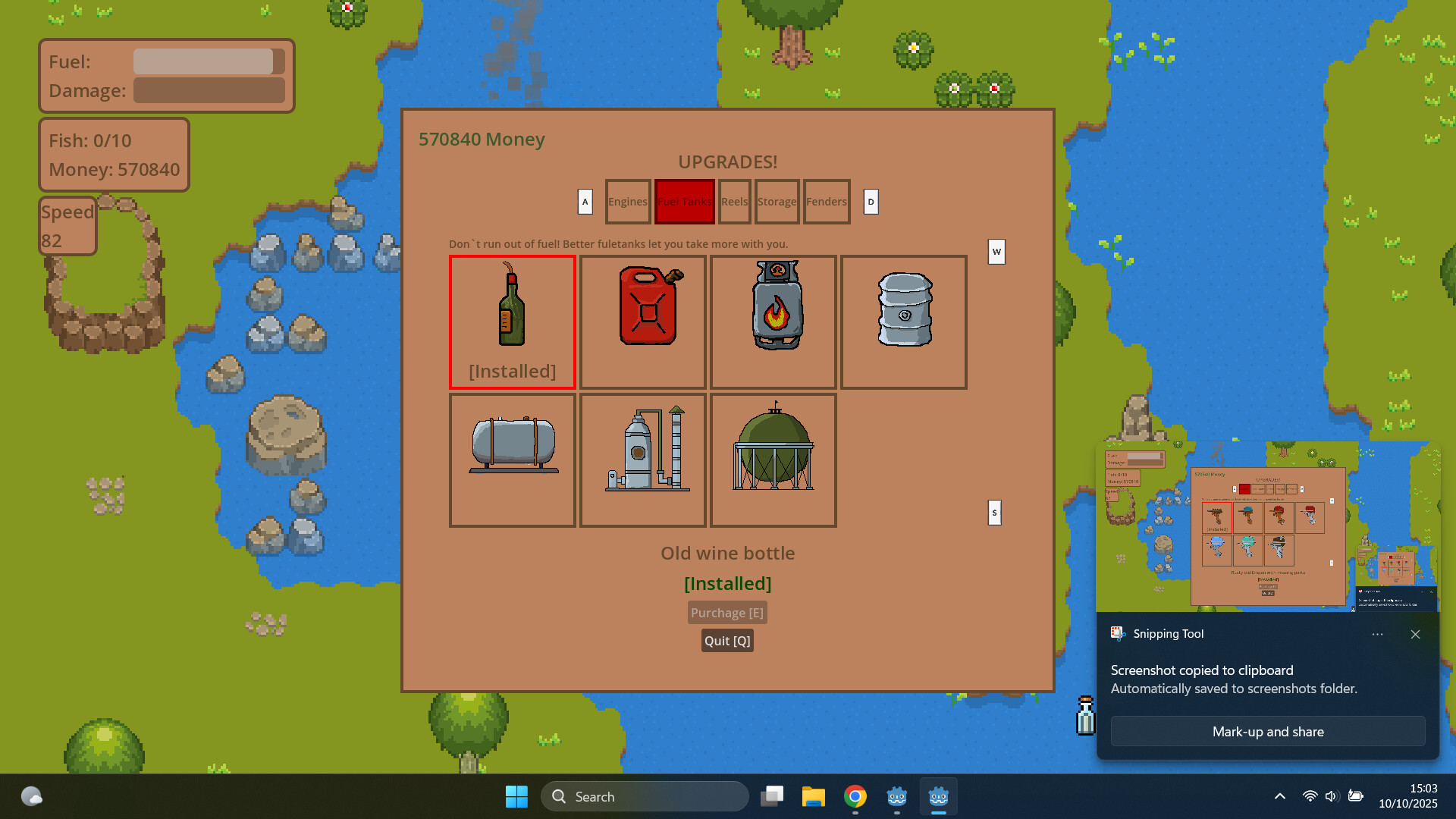This screenshot has height=819, width=1456.
Task: Click the Quit [Q] button
Action: click(x=727, y=640)
